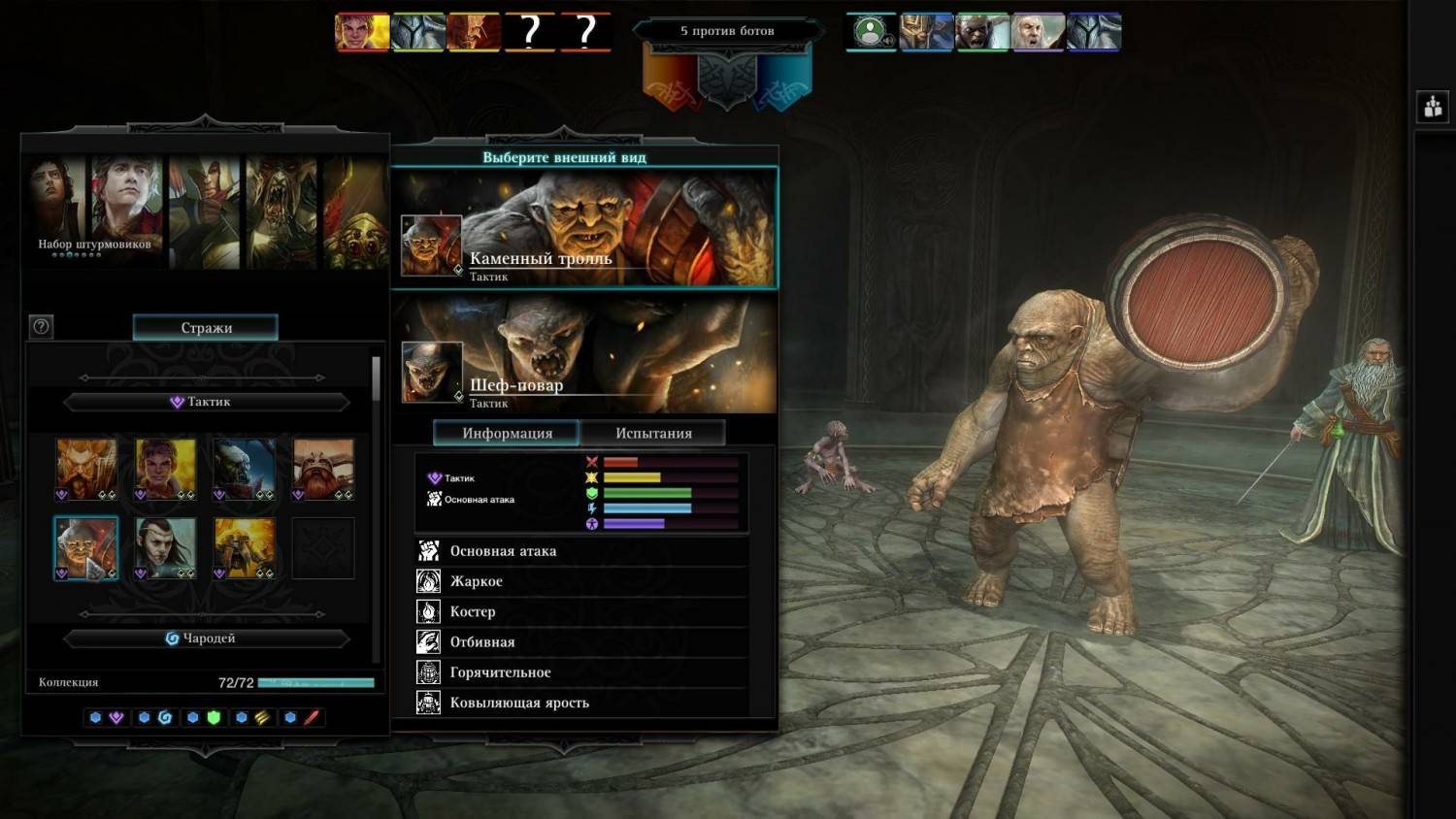
Task: Choose the red-bearded helmeted dwarf guardian portrait
Action: point(323,469)
